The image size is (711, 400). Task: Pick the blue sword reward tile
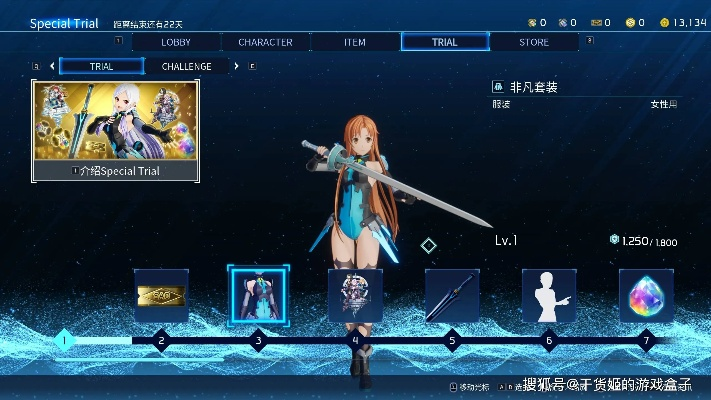coord(452,295)
